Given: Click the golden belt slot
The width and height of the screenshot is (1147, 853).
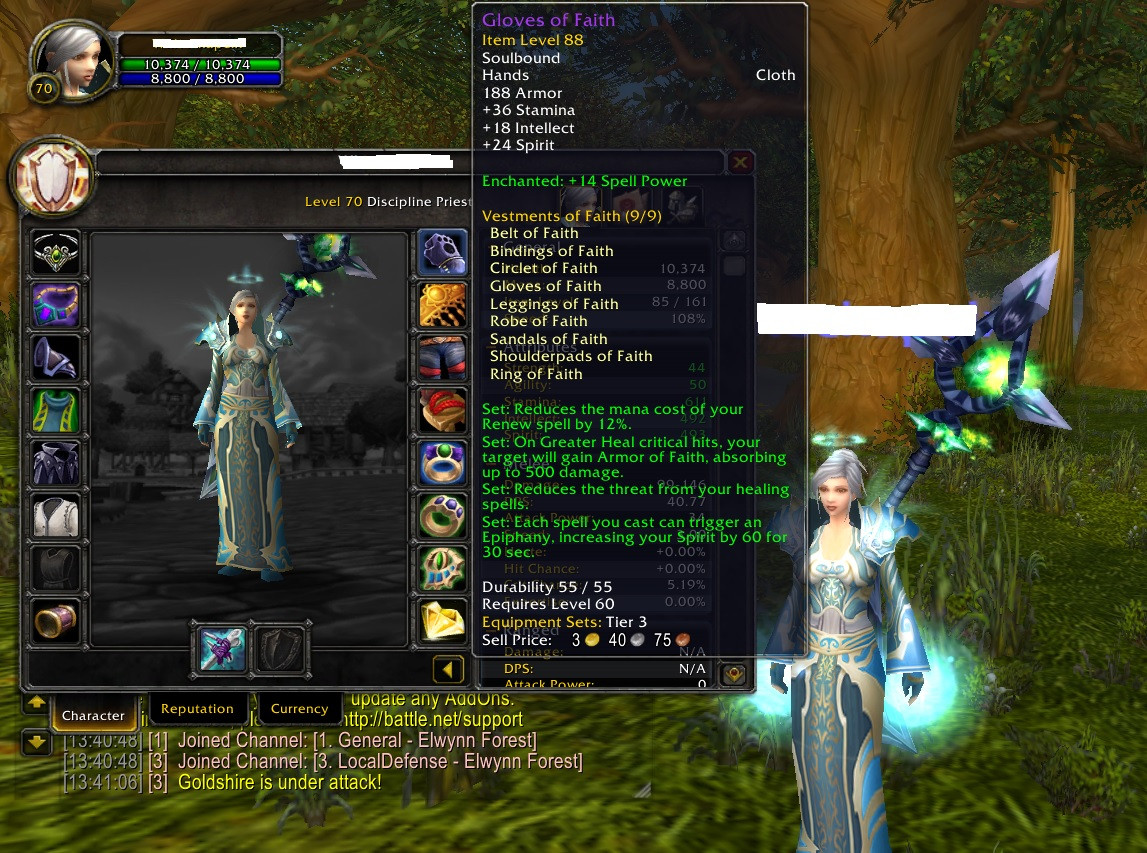Looking at the screenshot, I should coord(442,305).
